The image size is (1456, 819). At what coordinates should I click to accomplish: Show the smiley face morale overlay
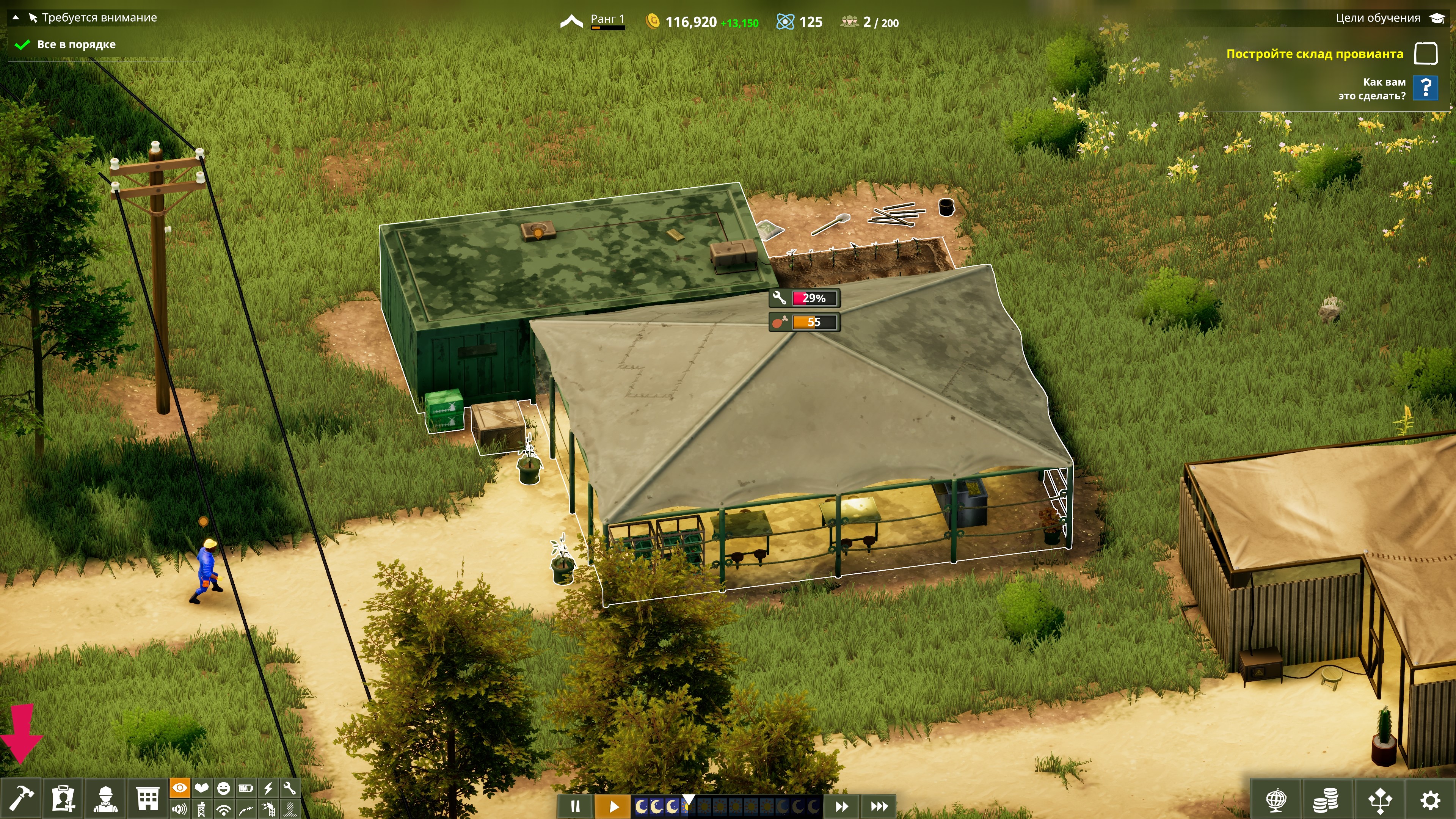pos(224,788)
